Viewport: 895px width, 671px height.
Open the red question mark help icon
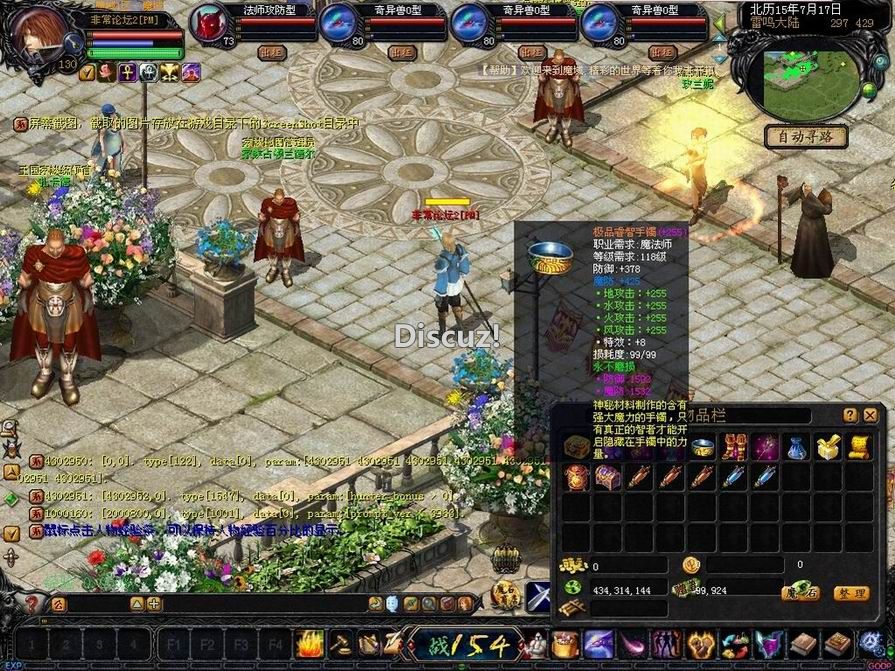tap(32, 603)
